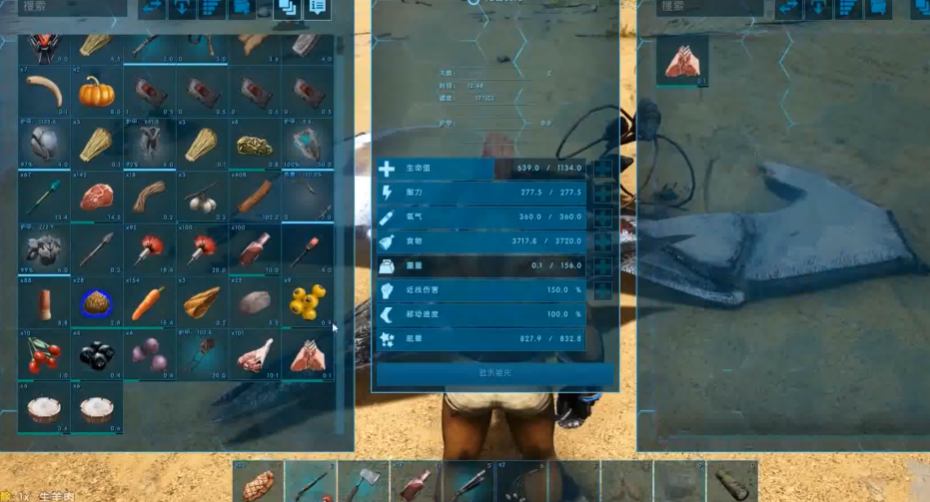930x502 pixels.
Task: Select the pumpkin in the inventory
Action: point(96,92)
